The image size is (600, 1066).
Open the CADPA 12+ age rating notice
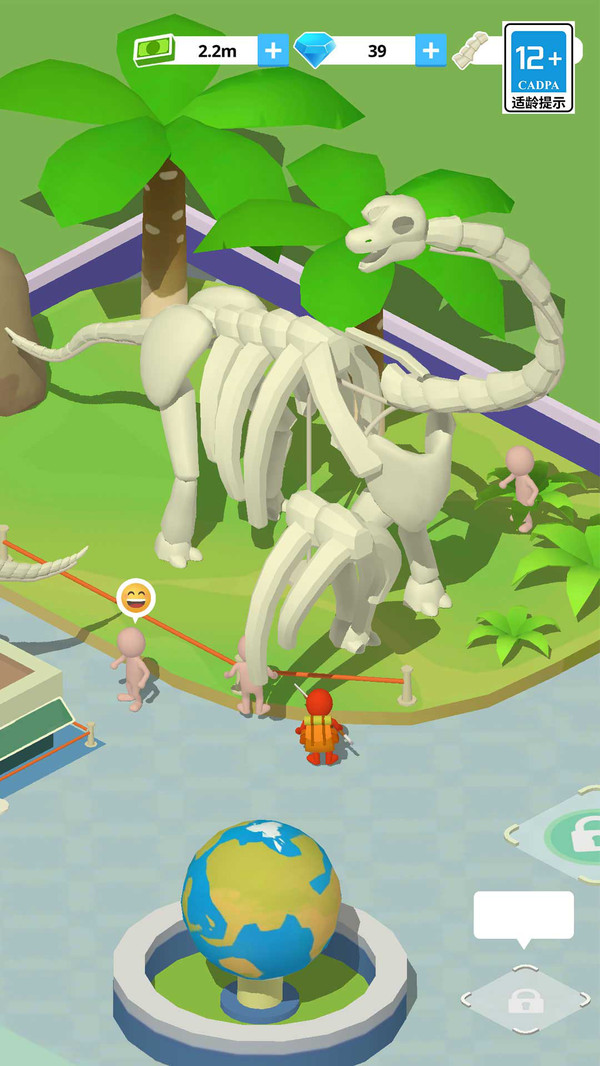[x=539, y=67]
